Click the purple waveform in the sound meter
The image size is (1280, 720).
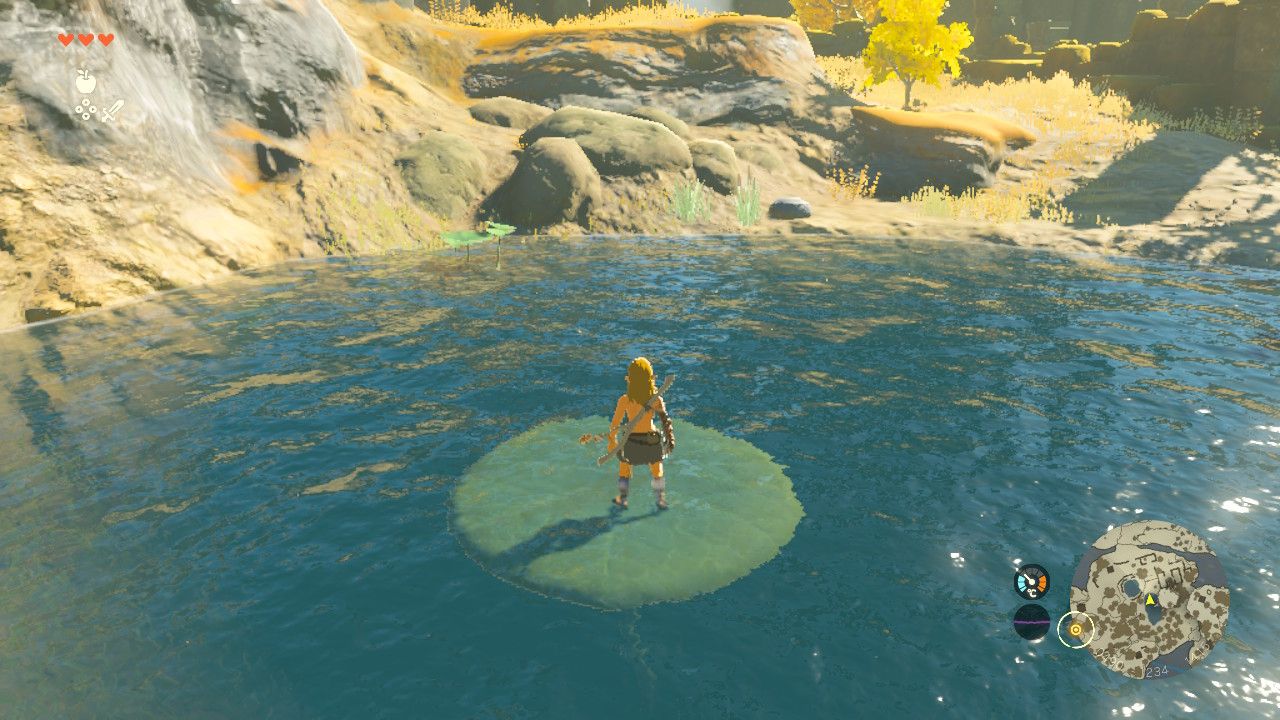click(1031, 621)
